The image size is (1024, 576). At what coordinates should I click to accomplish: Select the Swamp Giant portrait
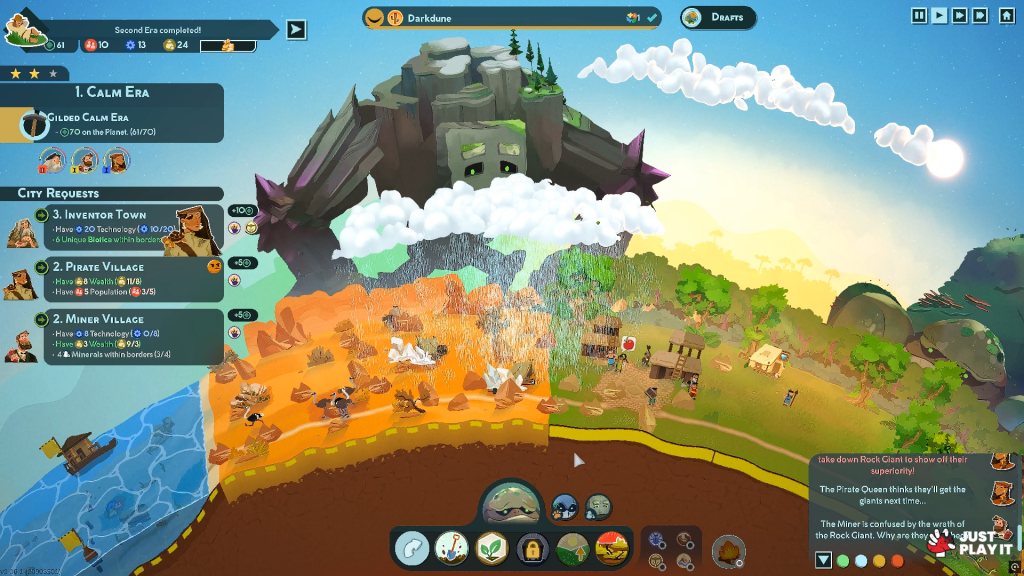point(512,503)
